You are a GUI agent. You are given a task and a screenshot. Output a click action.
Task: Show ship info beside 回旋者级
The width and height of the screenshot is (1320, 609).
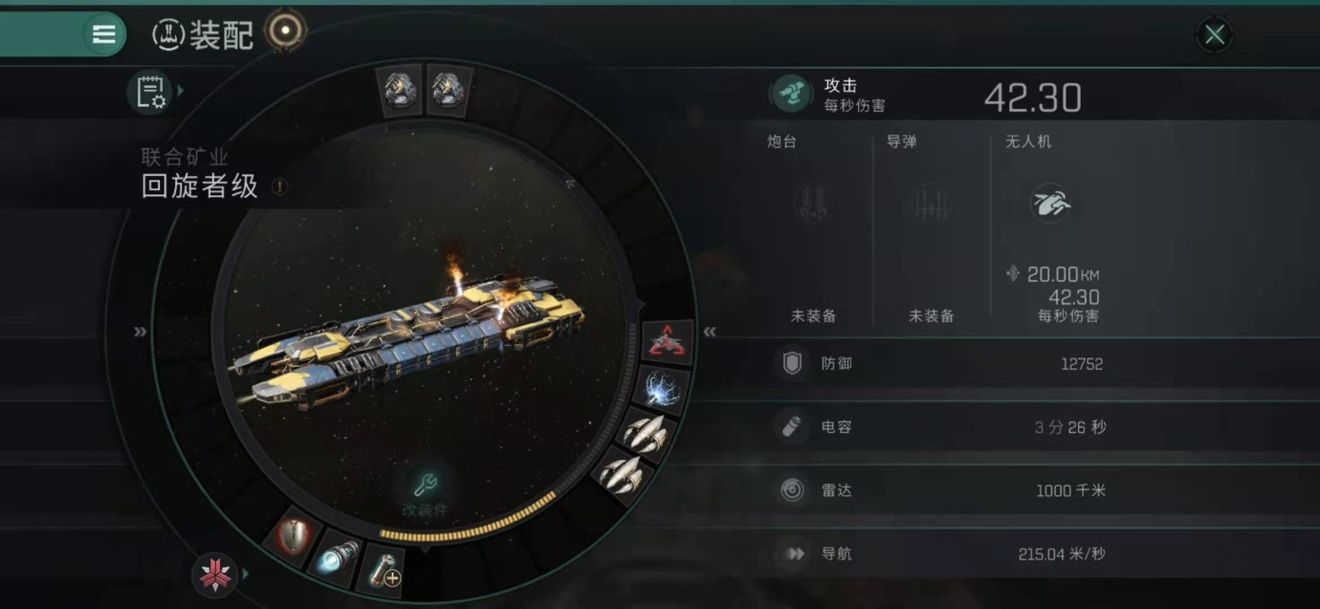pyautogui.click(x=280, y=186)
